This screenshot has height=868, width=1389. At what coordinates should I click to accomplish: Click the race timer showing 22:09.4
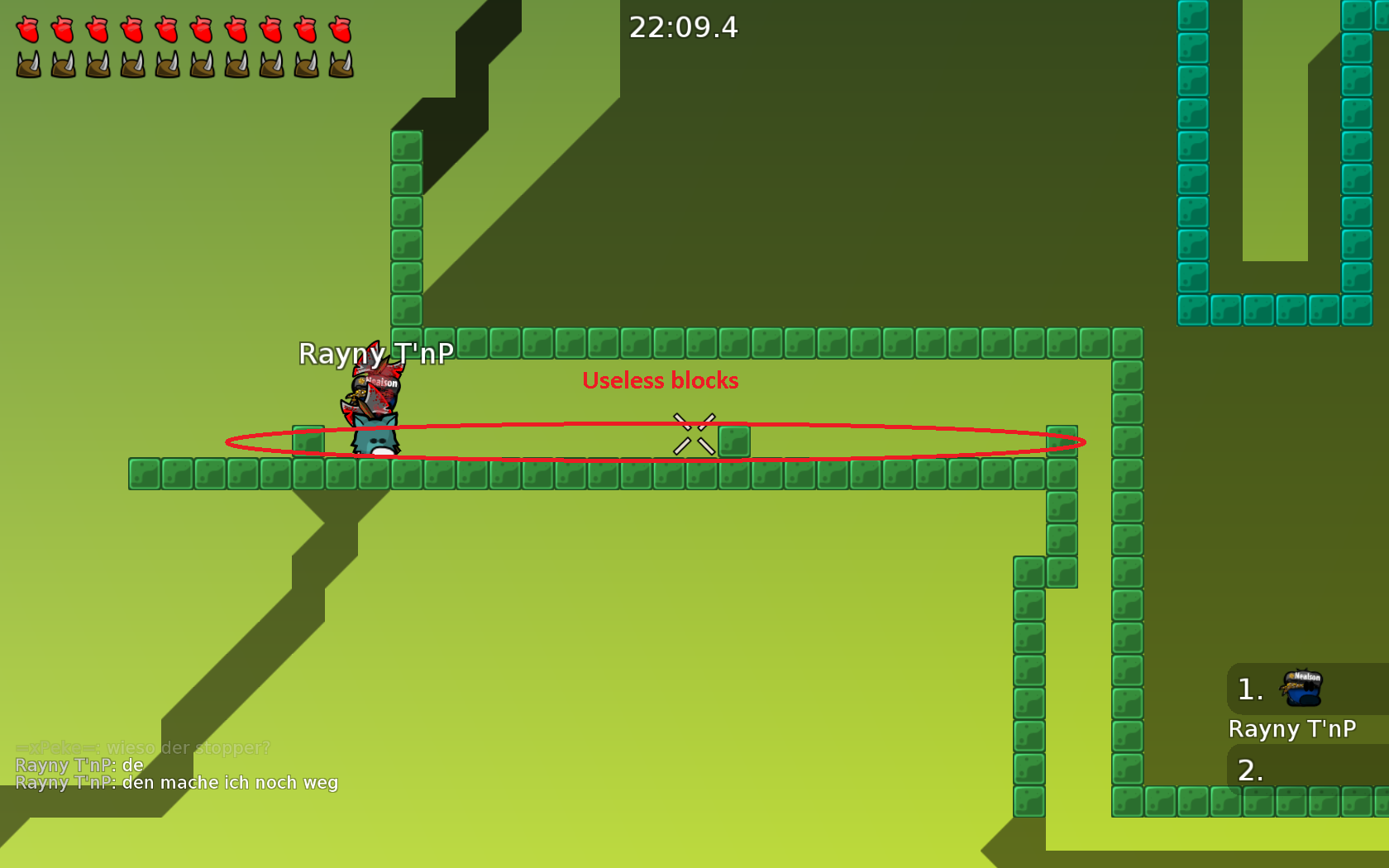coord(683,28)
